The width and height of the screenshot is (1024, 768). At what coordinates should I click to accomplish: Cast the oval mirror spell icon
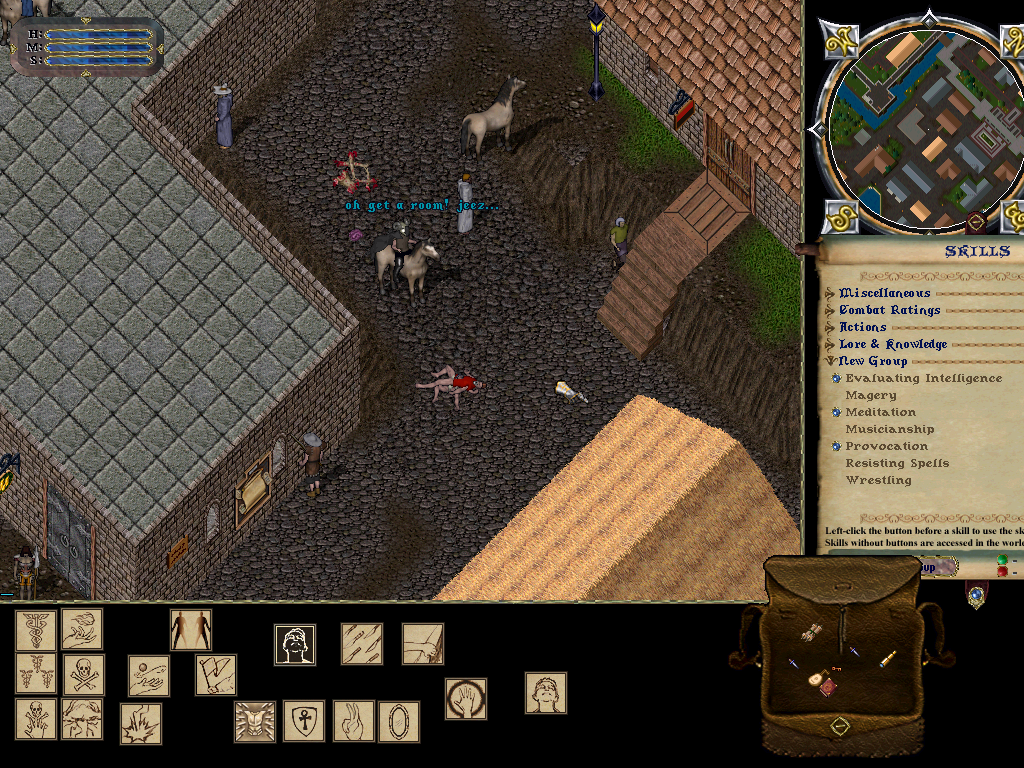pos(398,721)
